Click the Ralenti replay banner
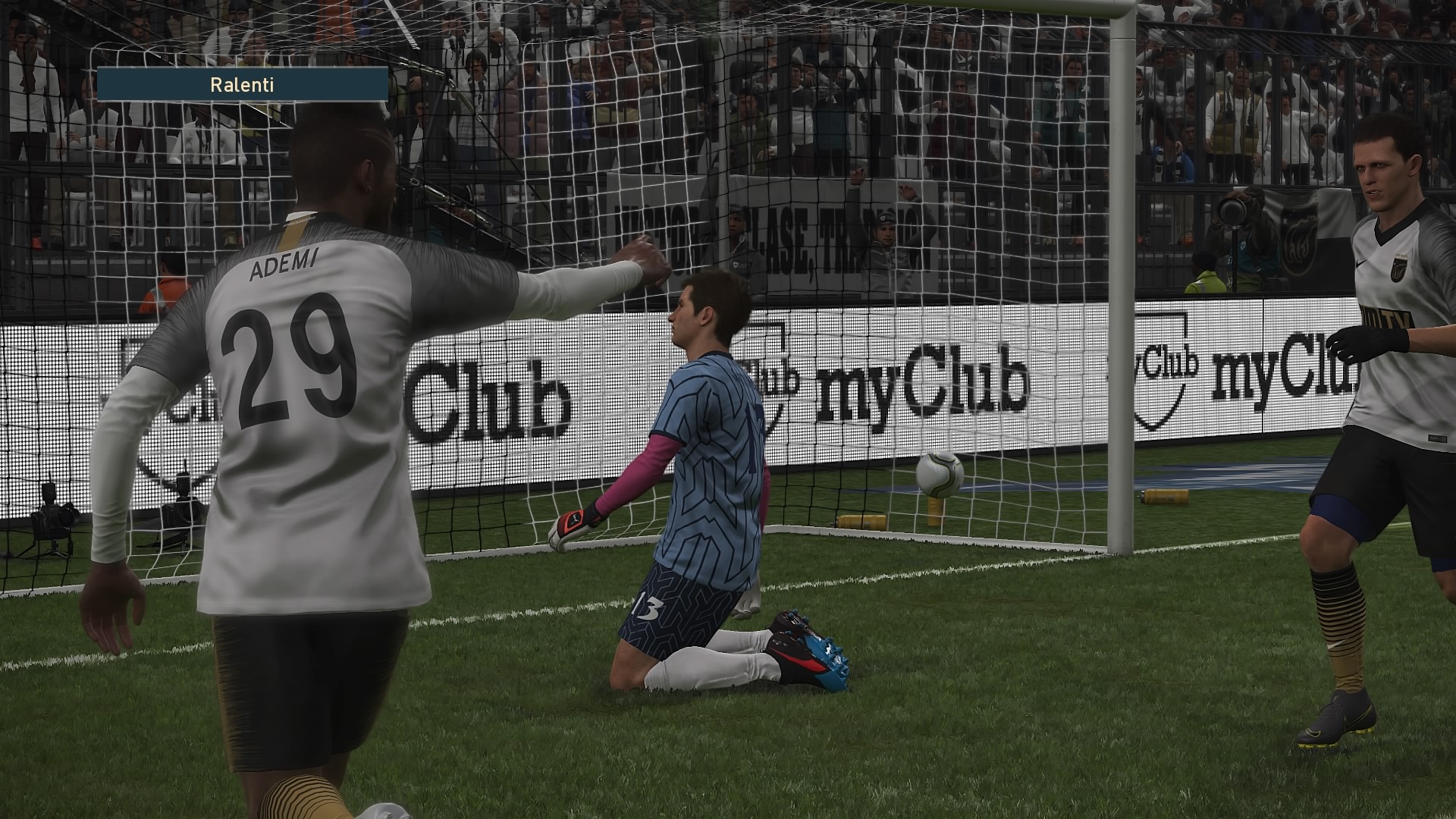 coord(242,84)
